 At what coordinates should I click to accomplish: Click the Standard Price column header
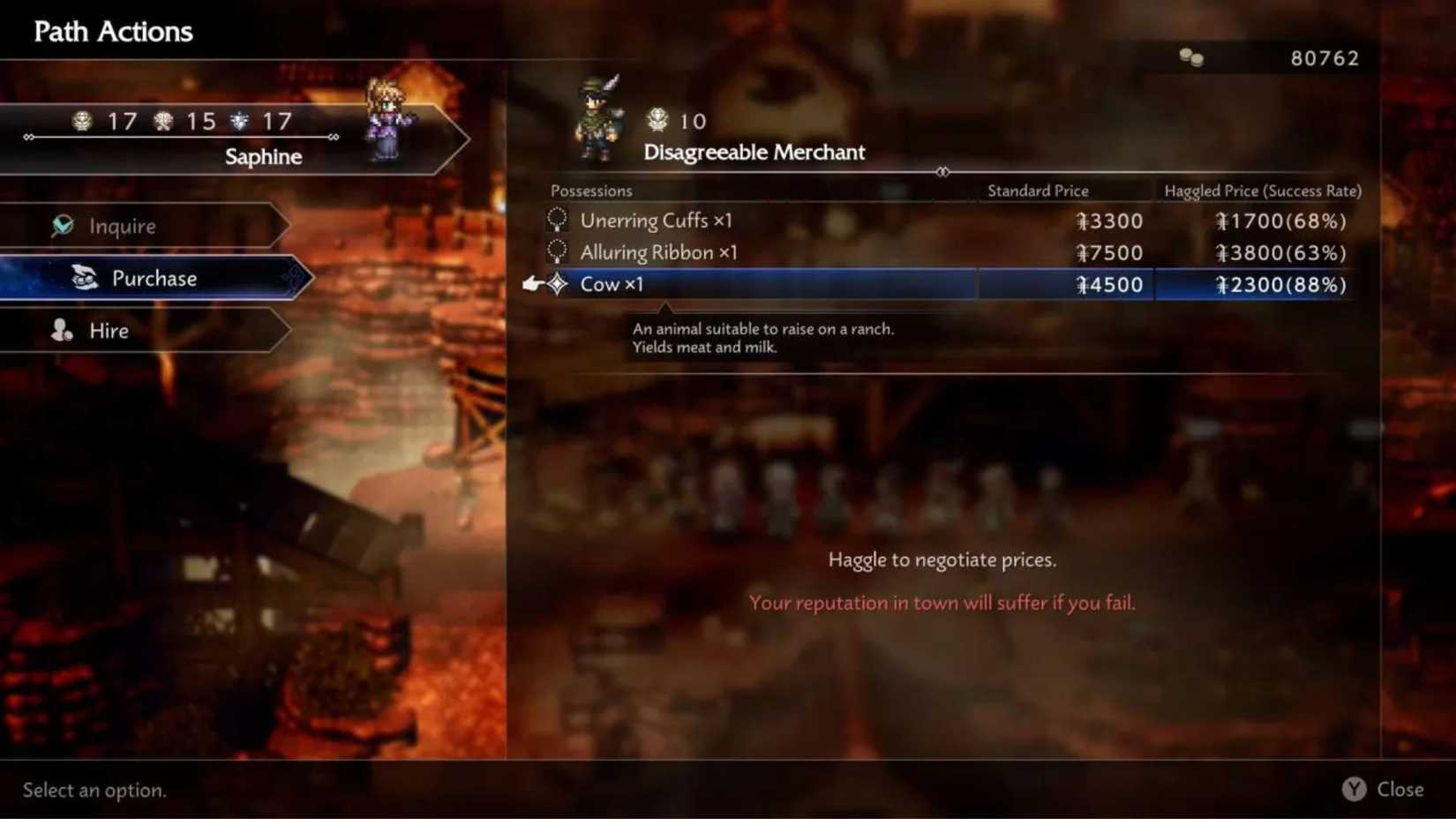1038,190
